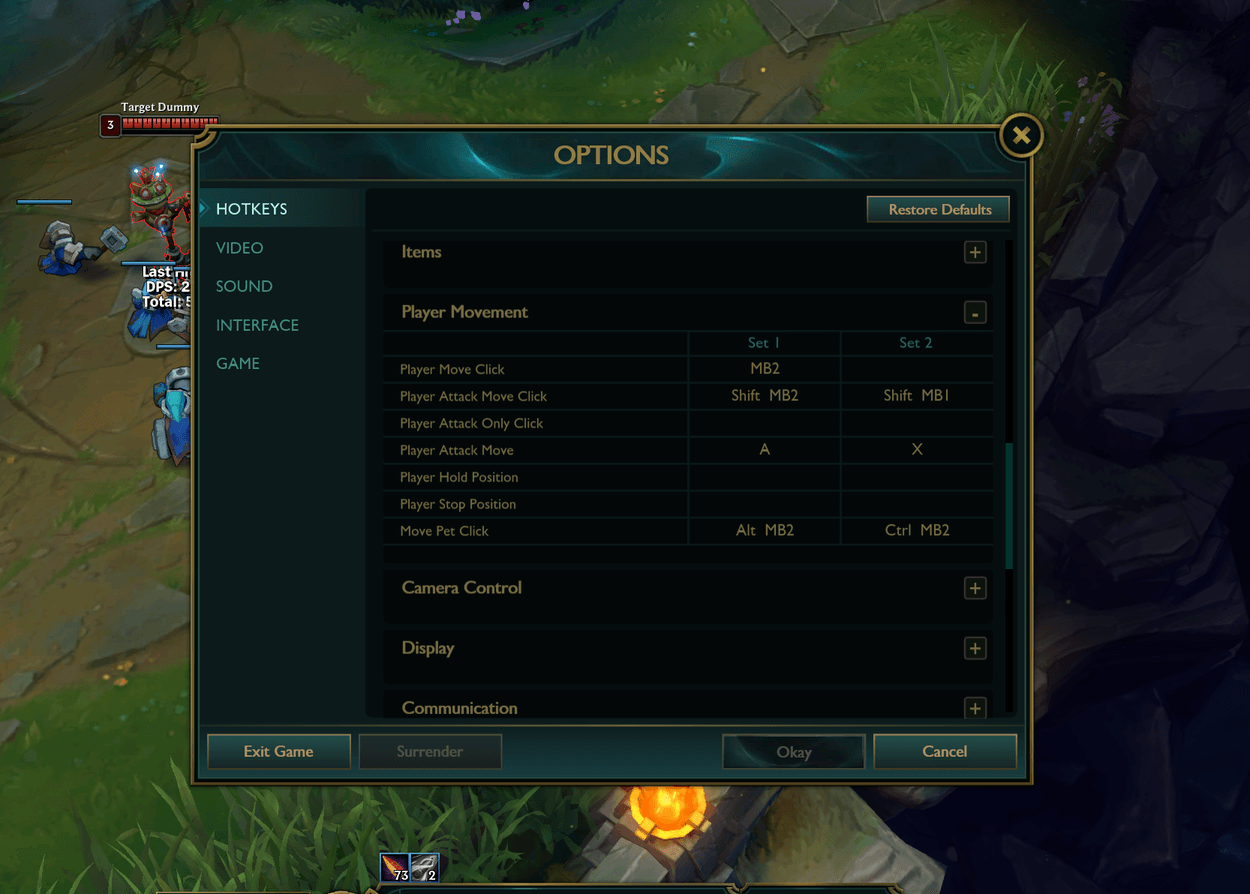Edit the Player Attack Move 'X' binding
1250x894 pixels.
[916, 450]
